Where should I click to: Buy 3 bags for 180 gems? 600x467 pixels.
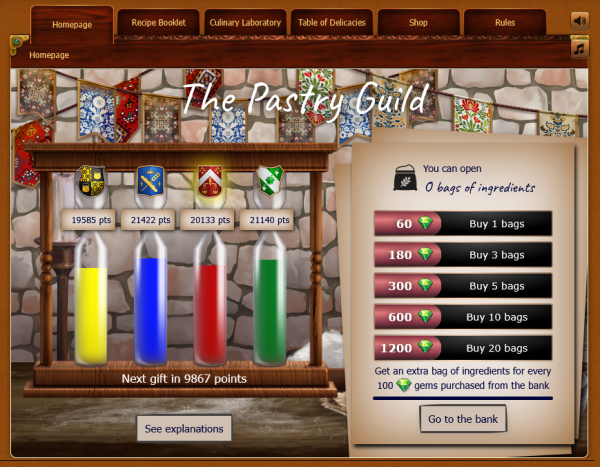[x=462, y=255]
